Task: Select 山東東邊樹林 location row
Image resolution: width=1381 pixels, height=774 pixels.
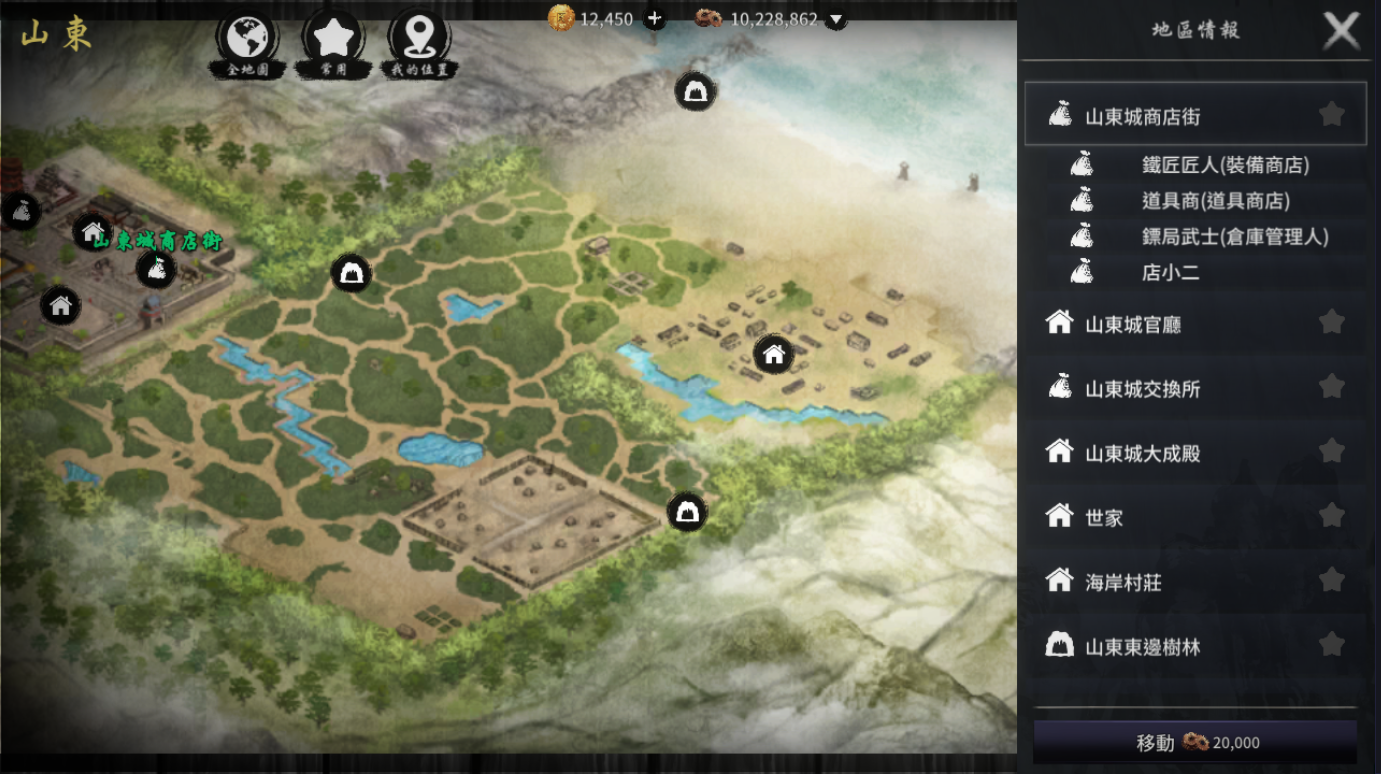Action: (x=1142, y=647)
